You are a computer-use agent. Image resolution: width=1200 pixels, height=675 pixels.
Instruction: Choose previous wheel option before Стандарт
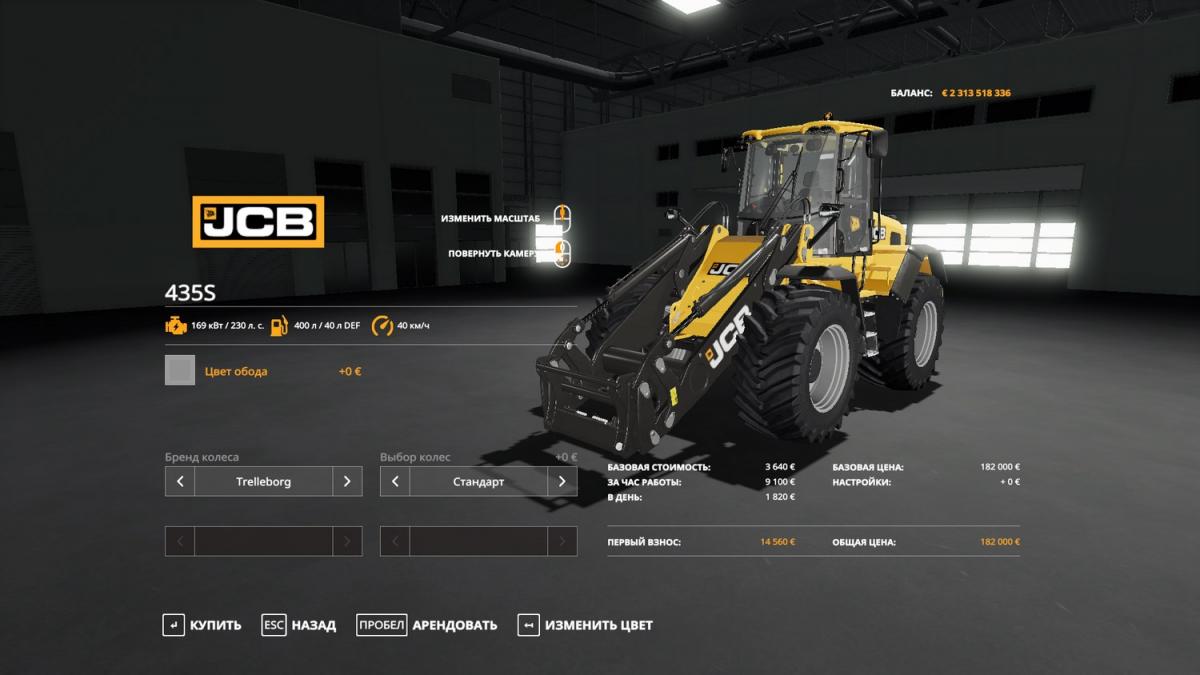click(395, 481)
